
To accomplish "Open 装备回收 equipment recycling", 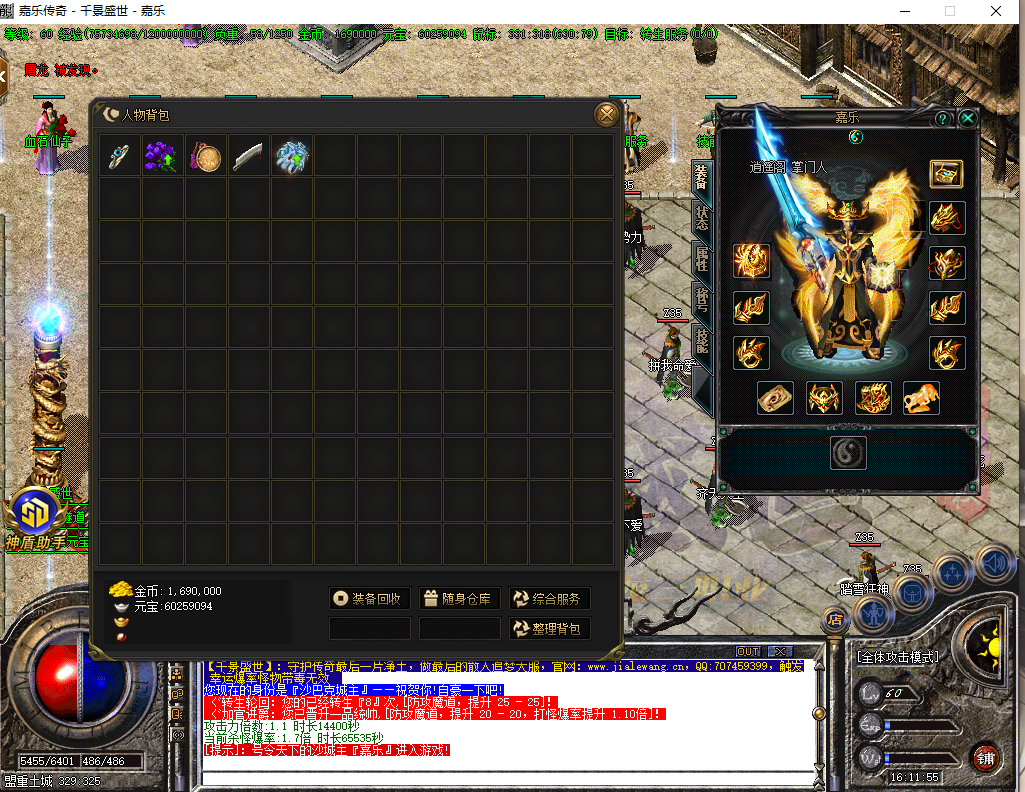I will [x=369, y=598].
